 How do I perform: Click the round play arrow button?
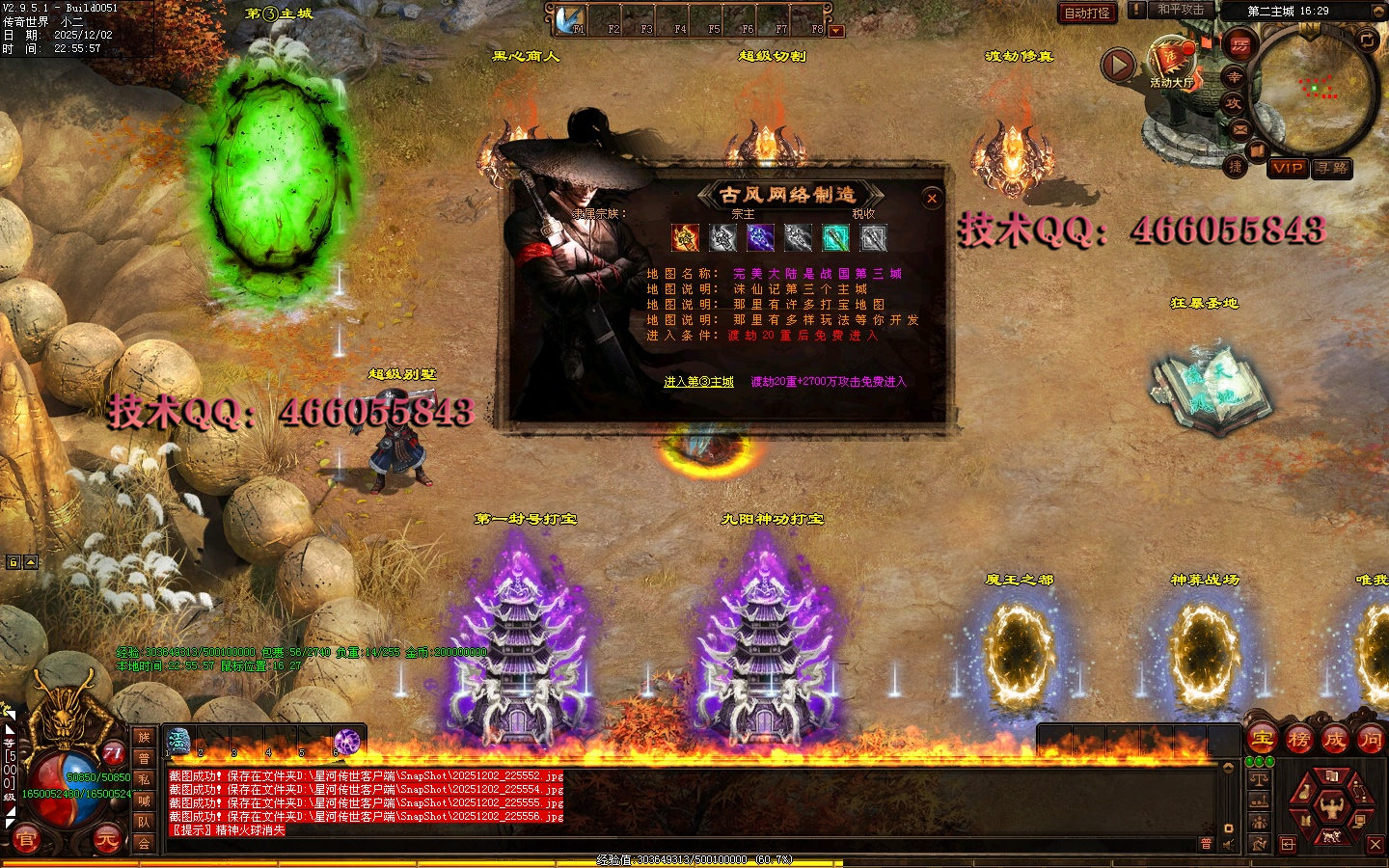[x=1118, y=65]
